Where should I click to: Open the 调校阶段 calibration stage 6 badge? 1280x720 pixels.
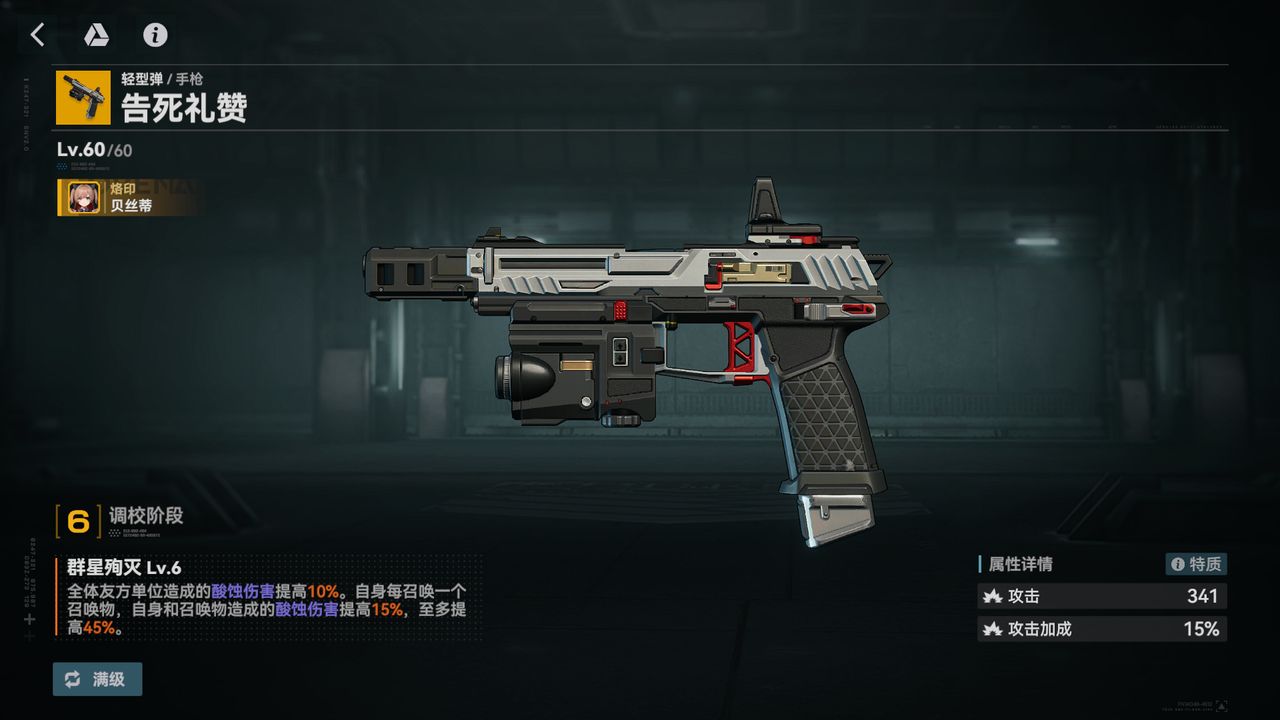click(78, 521)
